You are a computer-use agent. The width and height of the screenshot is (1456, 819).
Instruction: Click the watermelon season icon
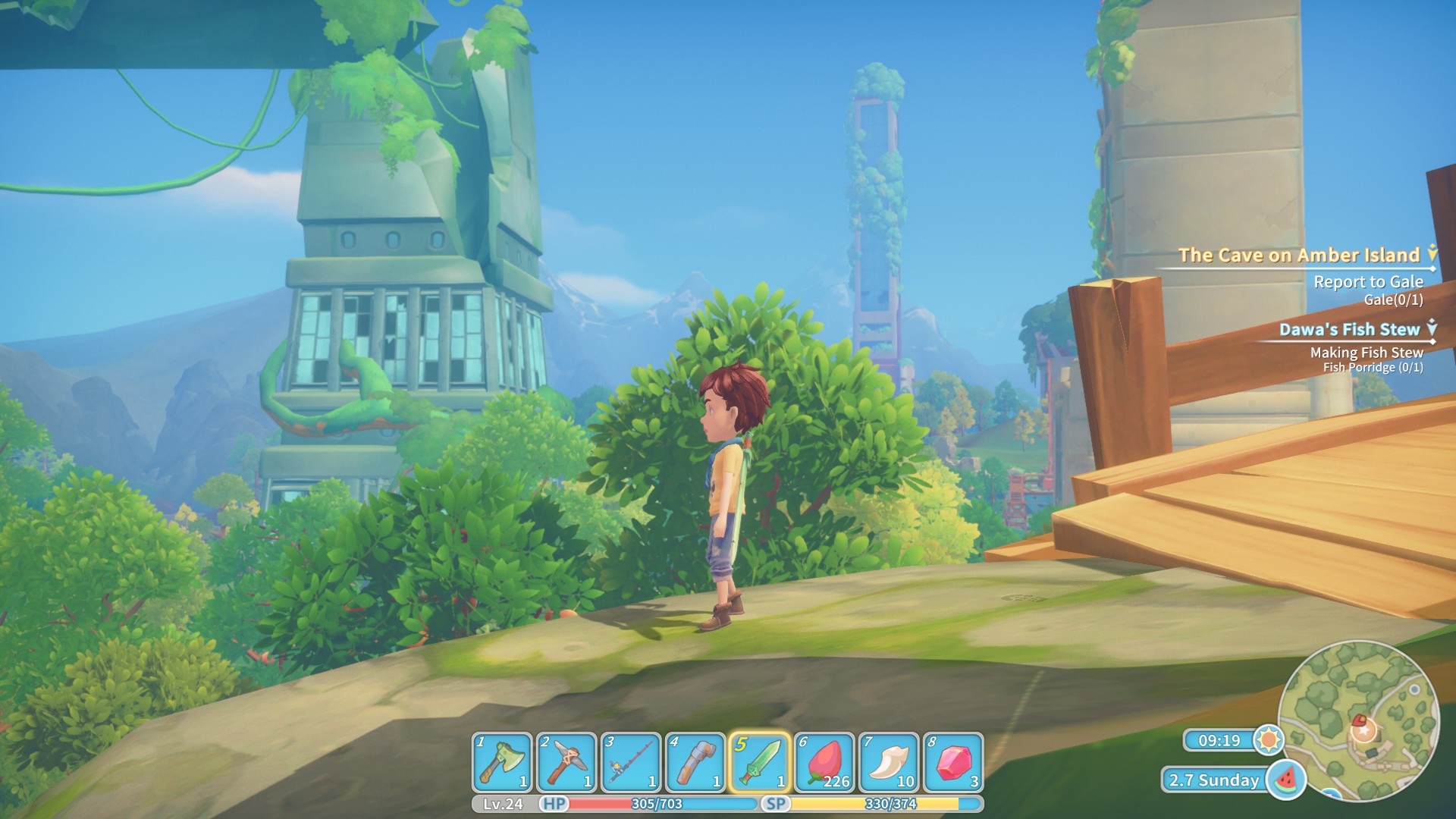pyautogui.click(x=1286, y=780)
